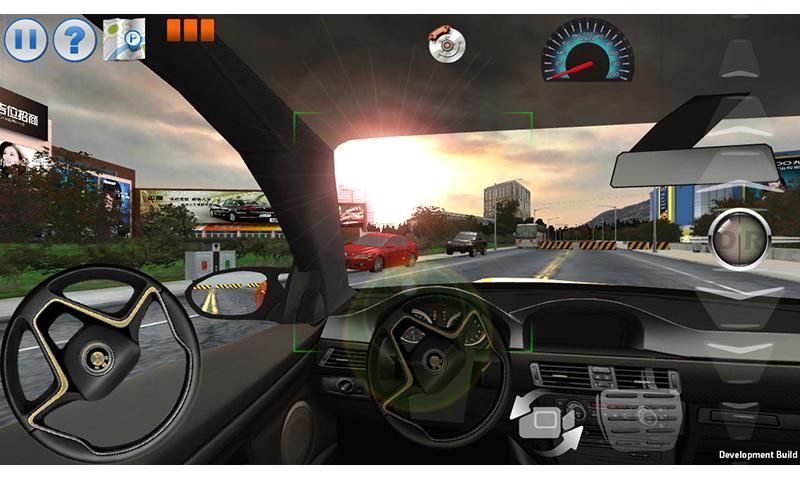Tap the brake disc icon

[x=446, y=44]
